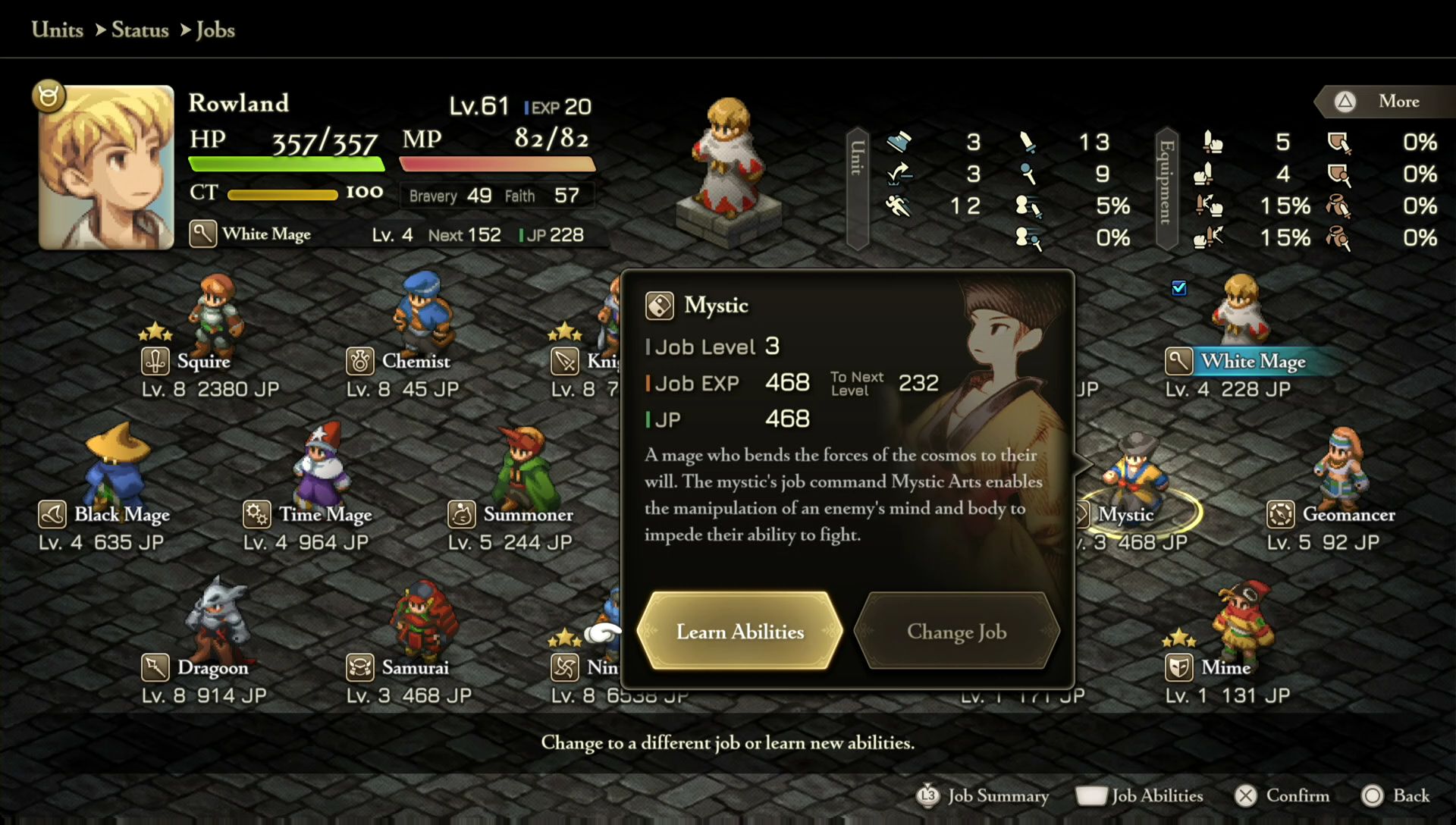Switch to the Equipment stats tab
Viewport: 1456px width, 825px height.
pyautogui.click(x=1166, y=188)
